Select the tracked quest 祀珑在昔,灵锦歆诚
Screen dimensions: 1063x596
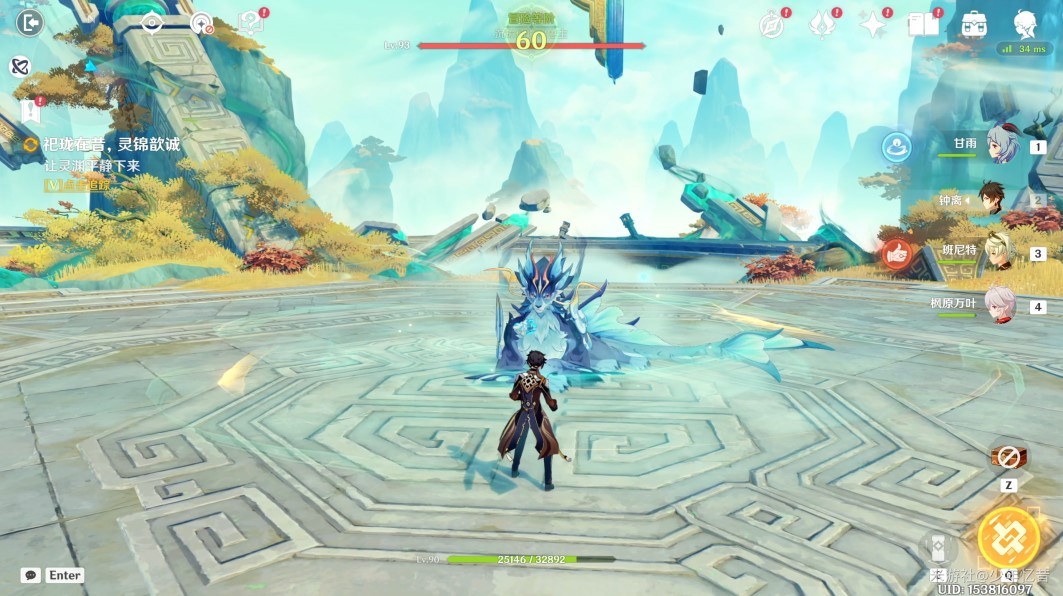point(110,145)
